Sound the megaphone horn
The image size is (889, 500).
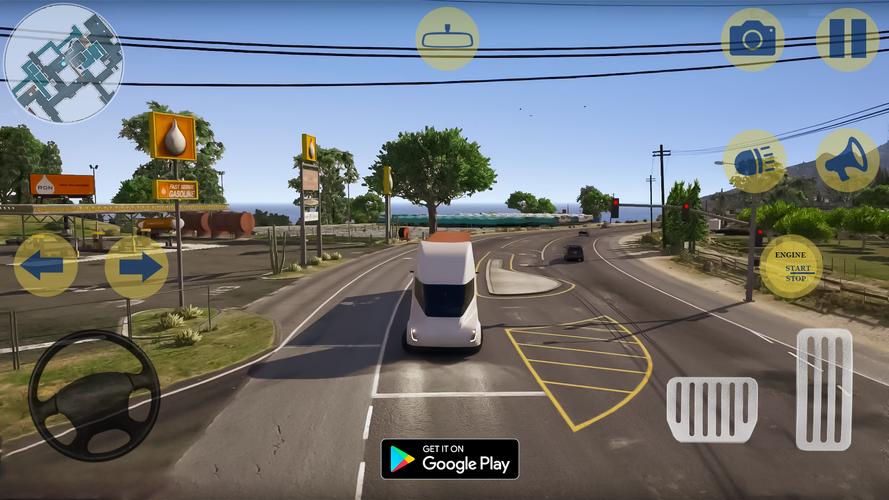(x=847, y=161)
